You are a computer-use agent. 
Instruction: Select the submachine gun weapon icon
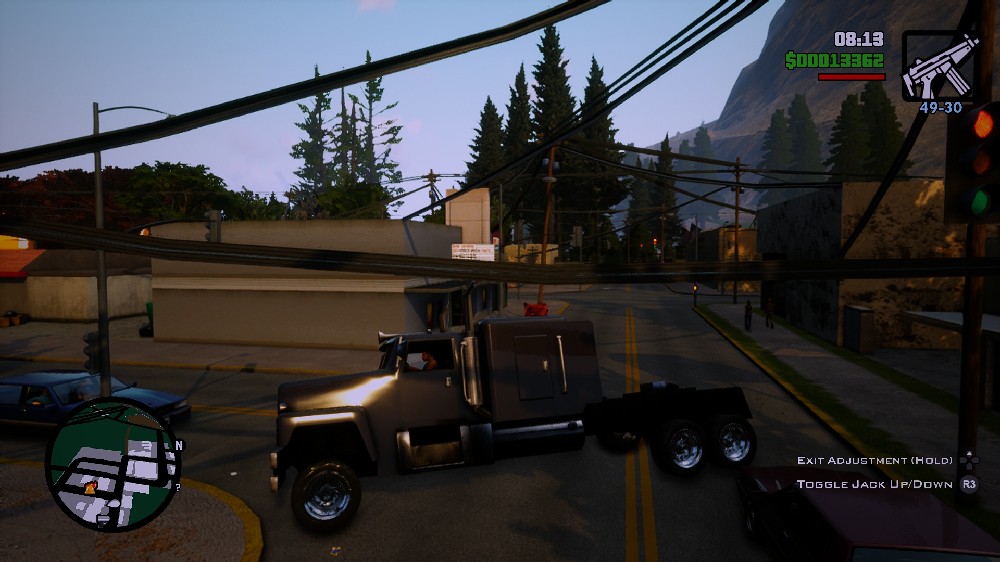[939, 64]
